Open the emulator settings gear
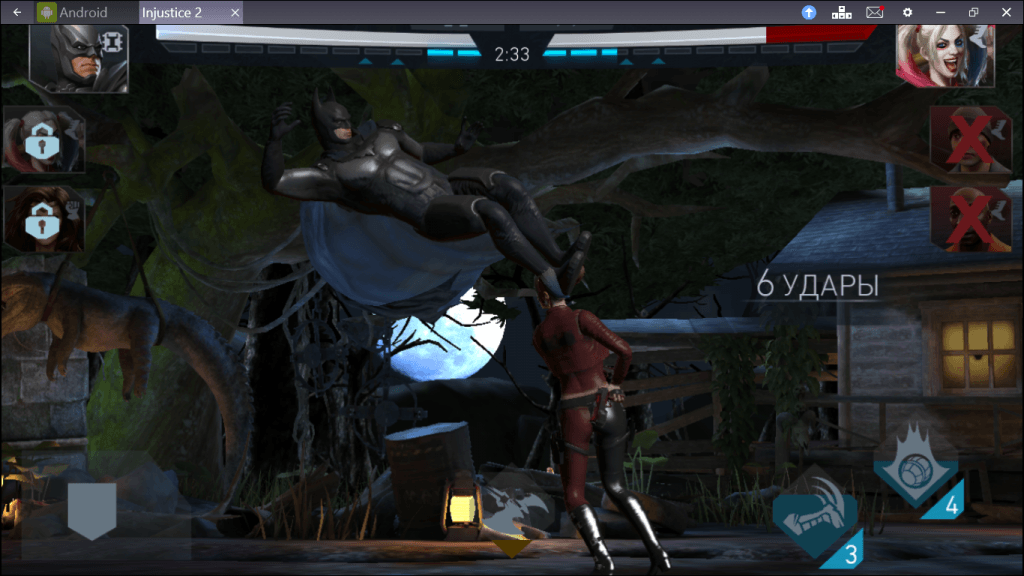This screenshot has width=1024, height=576. tap(907, 12)
